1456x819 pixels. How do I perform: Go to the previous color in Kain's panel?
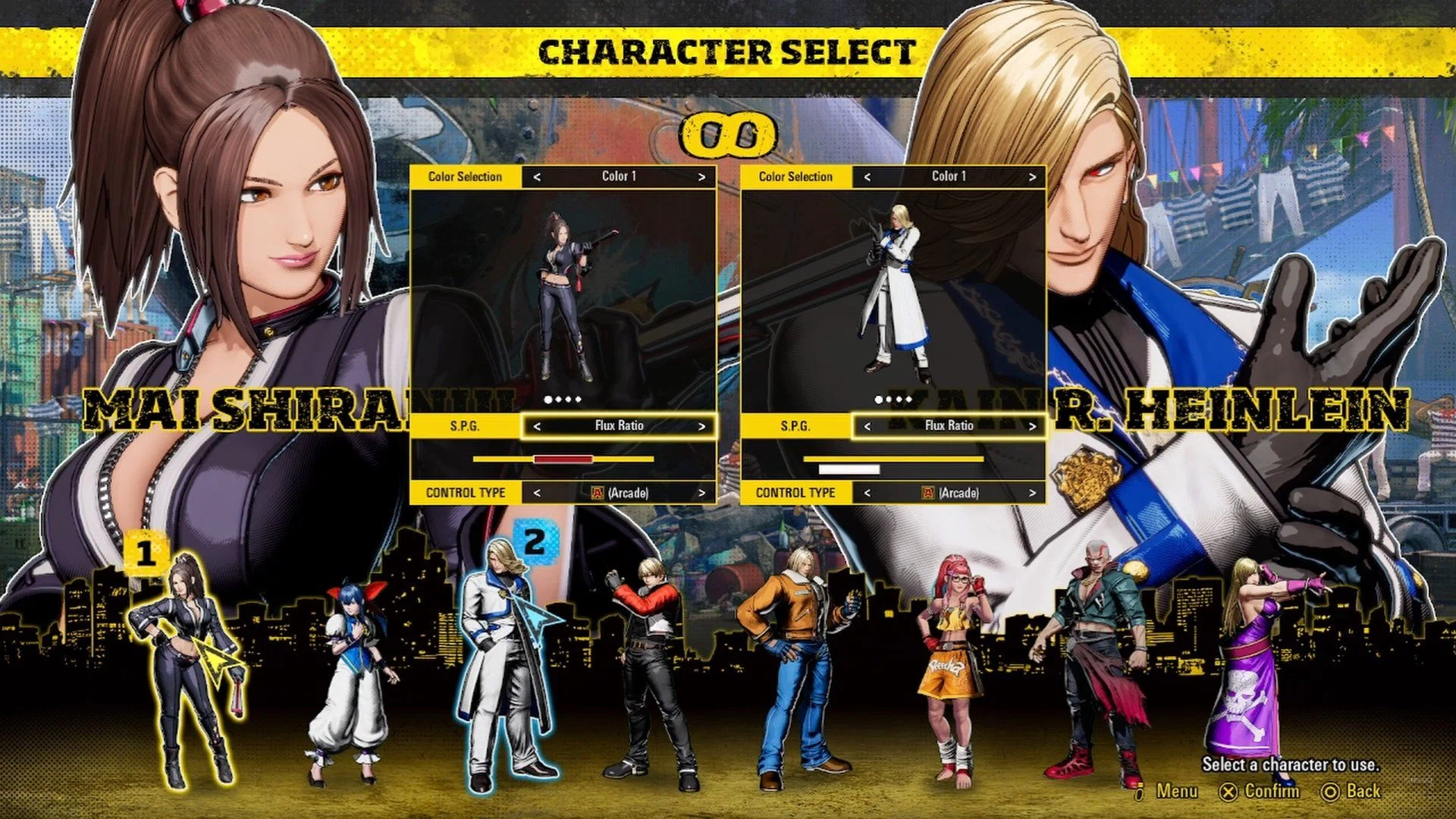868,177
